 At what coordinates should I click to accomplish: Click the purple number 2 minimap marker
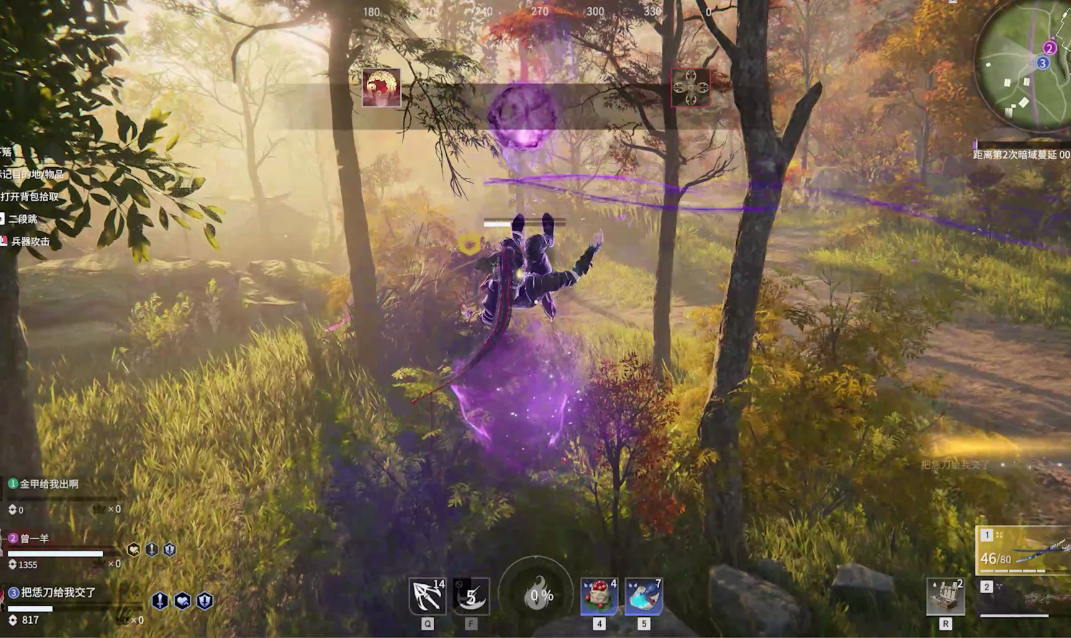(1049, 47)
